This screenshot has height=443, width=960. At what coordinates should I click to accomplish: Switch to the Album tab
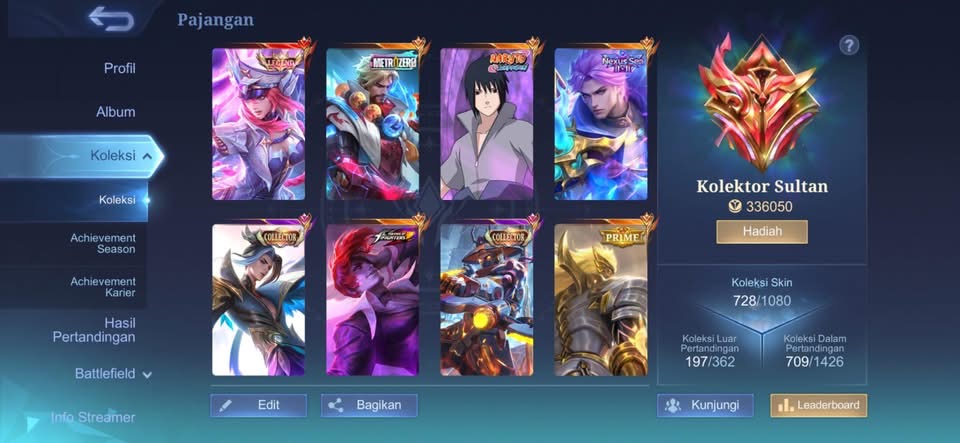point(116,112)
